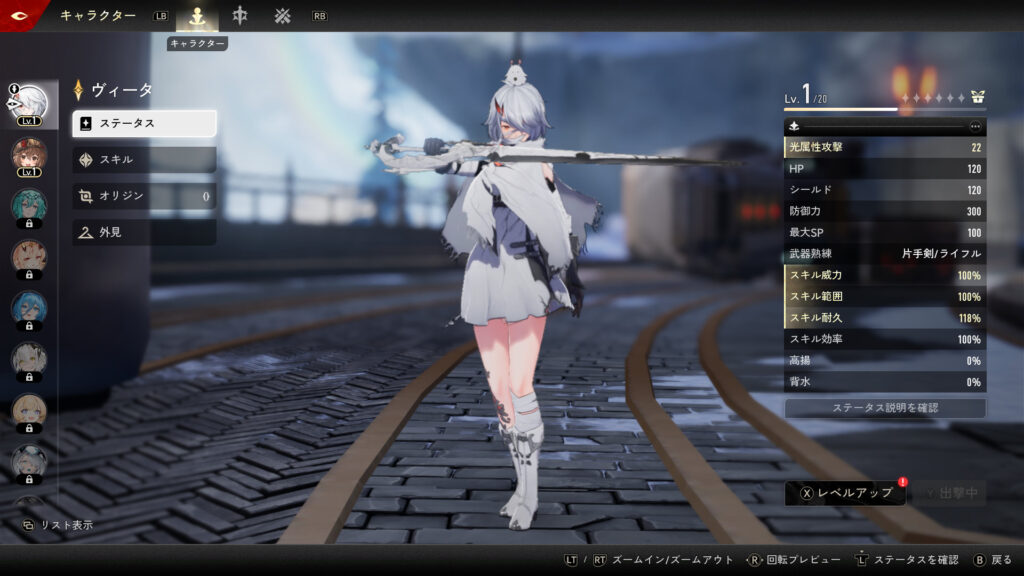Open the three-dot stats options button

[976, 127]
